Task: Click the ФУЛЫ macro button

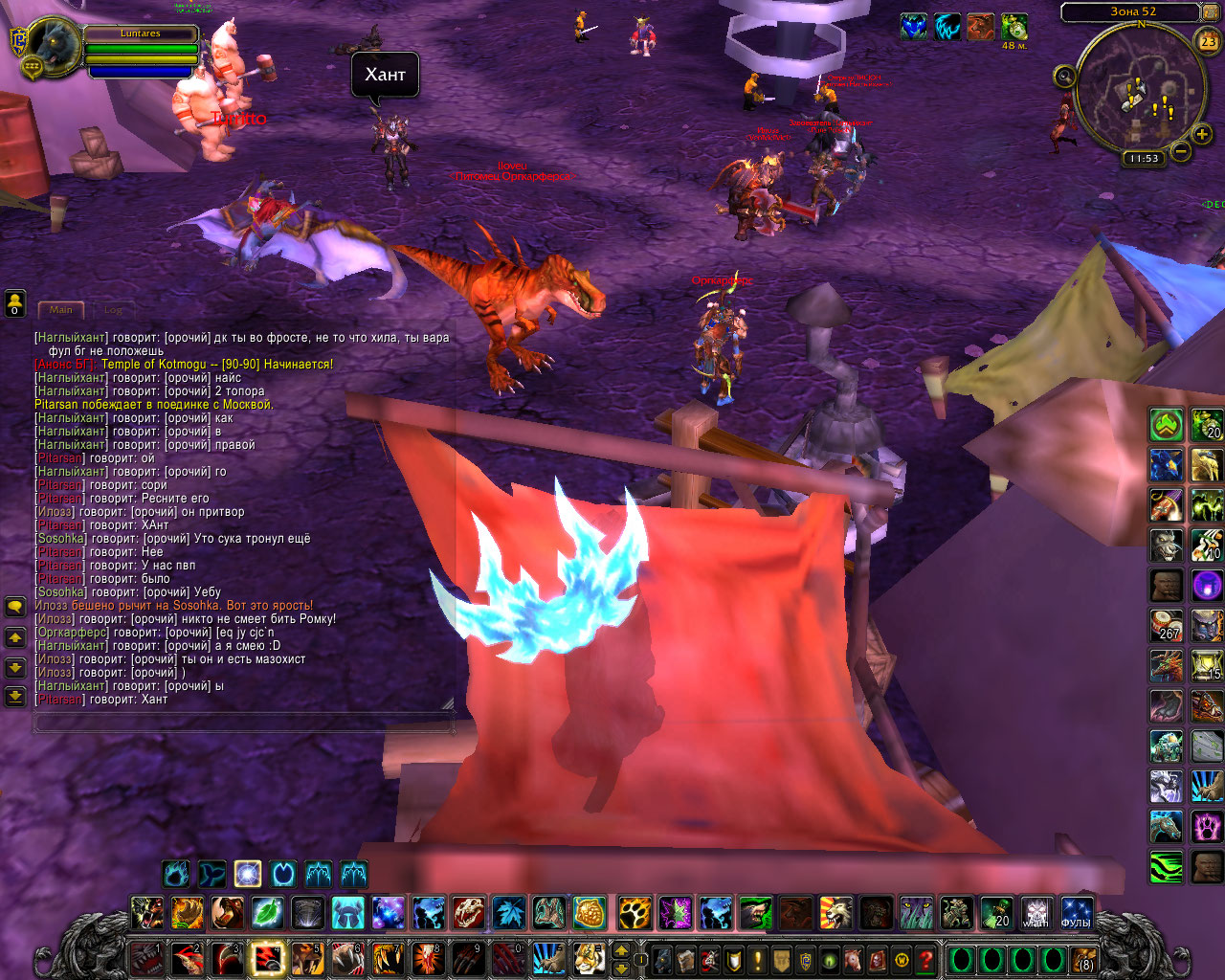Action: click(x=1076, y=913)
